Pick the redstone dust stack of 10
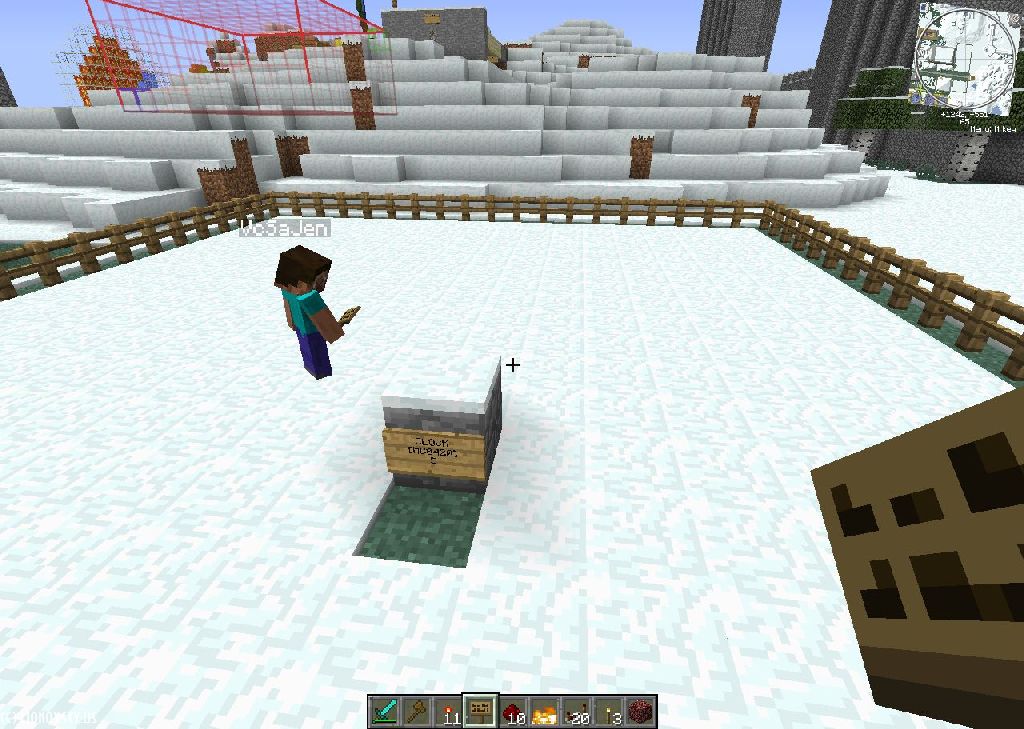 (x=512, y=711)
